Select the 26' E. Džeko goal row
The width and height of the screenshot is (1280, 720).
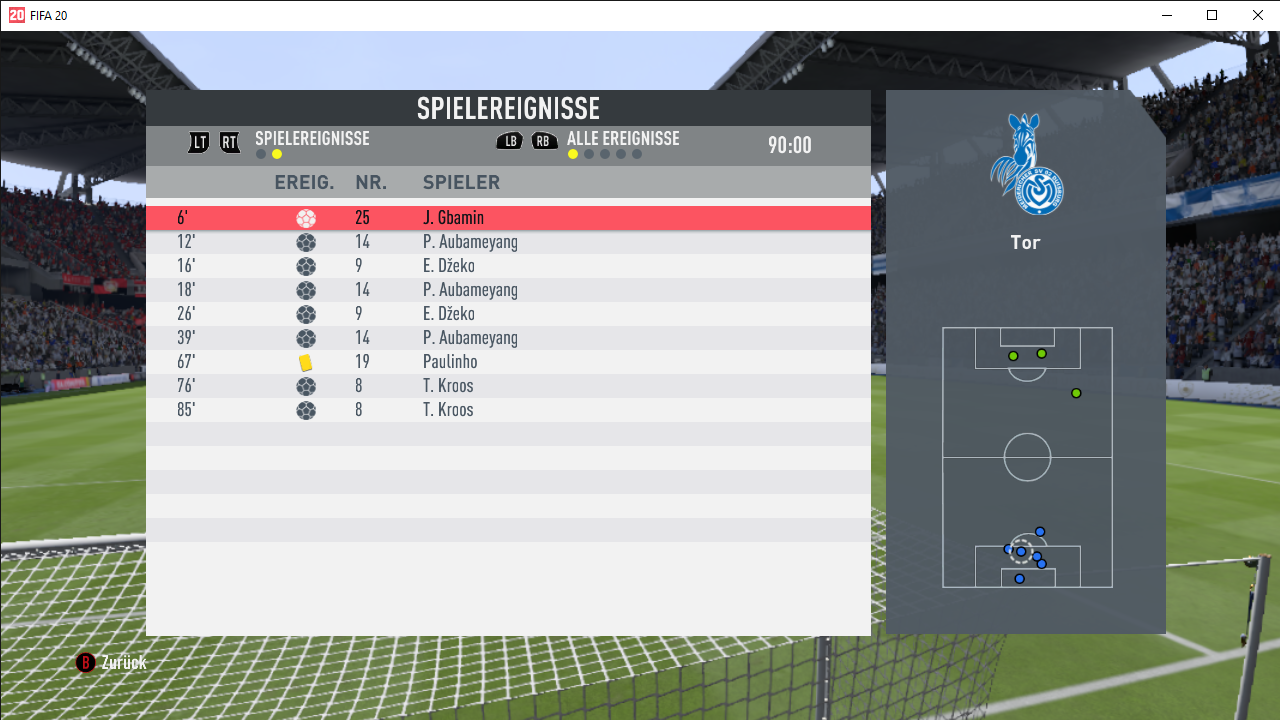(508, 314)
